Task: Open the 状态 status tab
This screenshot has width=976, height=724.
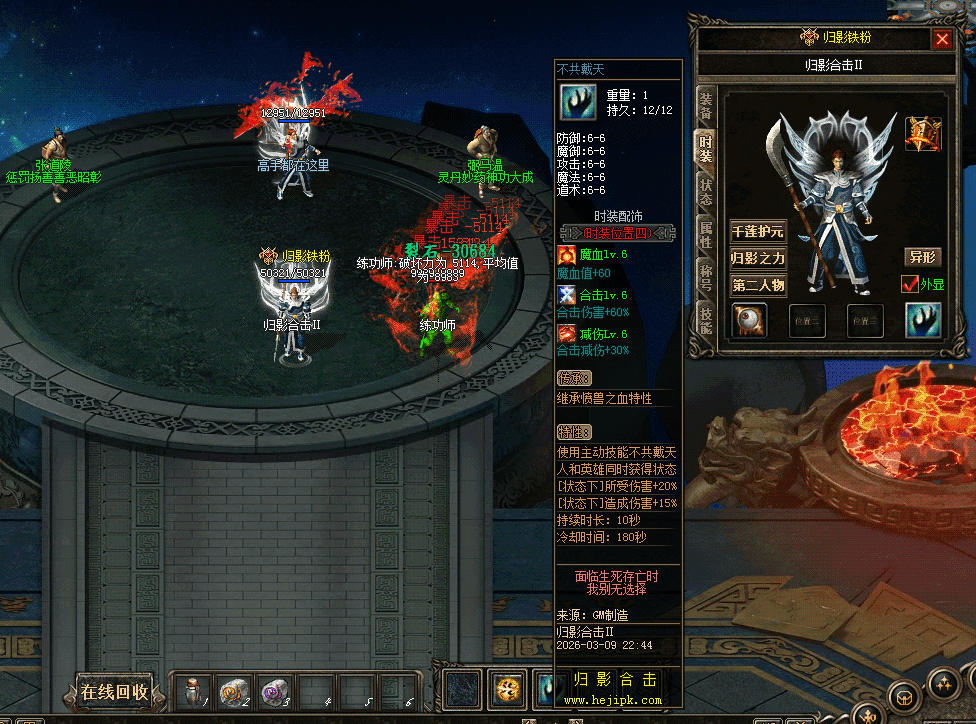Action: tap(705, 193)
